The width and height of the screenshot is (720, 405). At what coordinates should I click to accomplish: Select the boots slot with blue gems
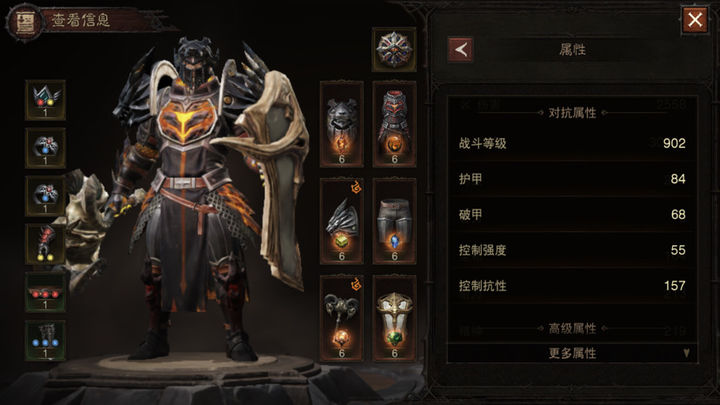coord(45,340)
